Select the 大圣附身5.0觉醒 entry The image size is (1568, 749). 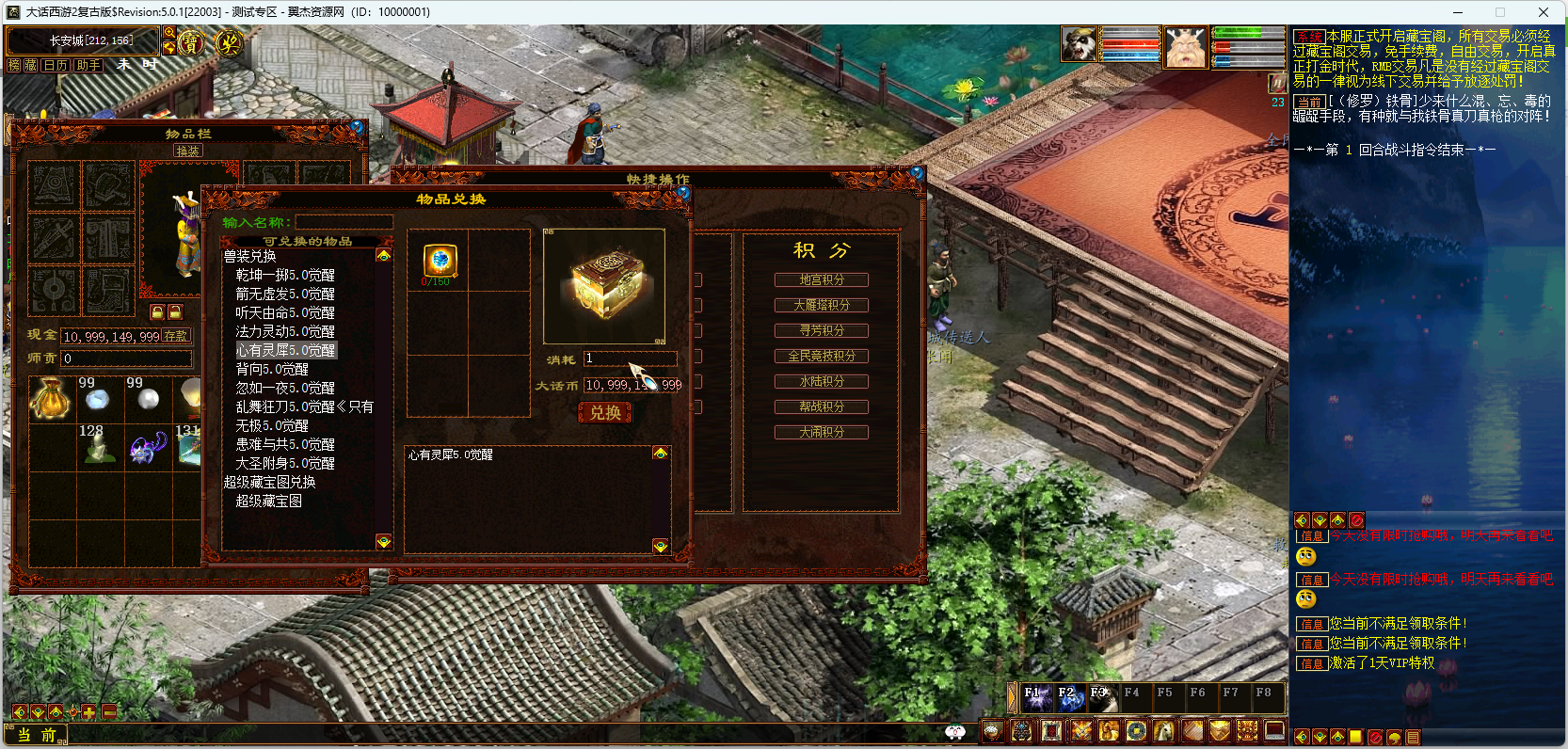click(284, 463)
